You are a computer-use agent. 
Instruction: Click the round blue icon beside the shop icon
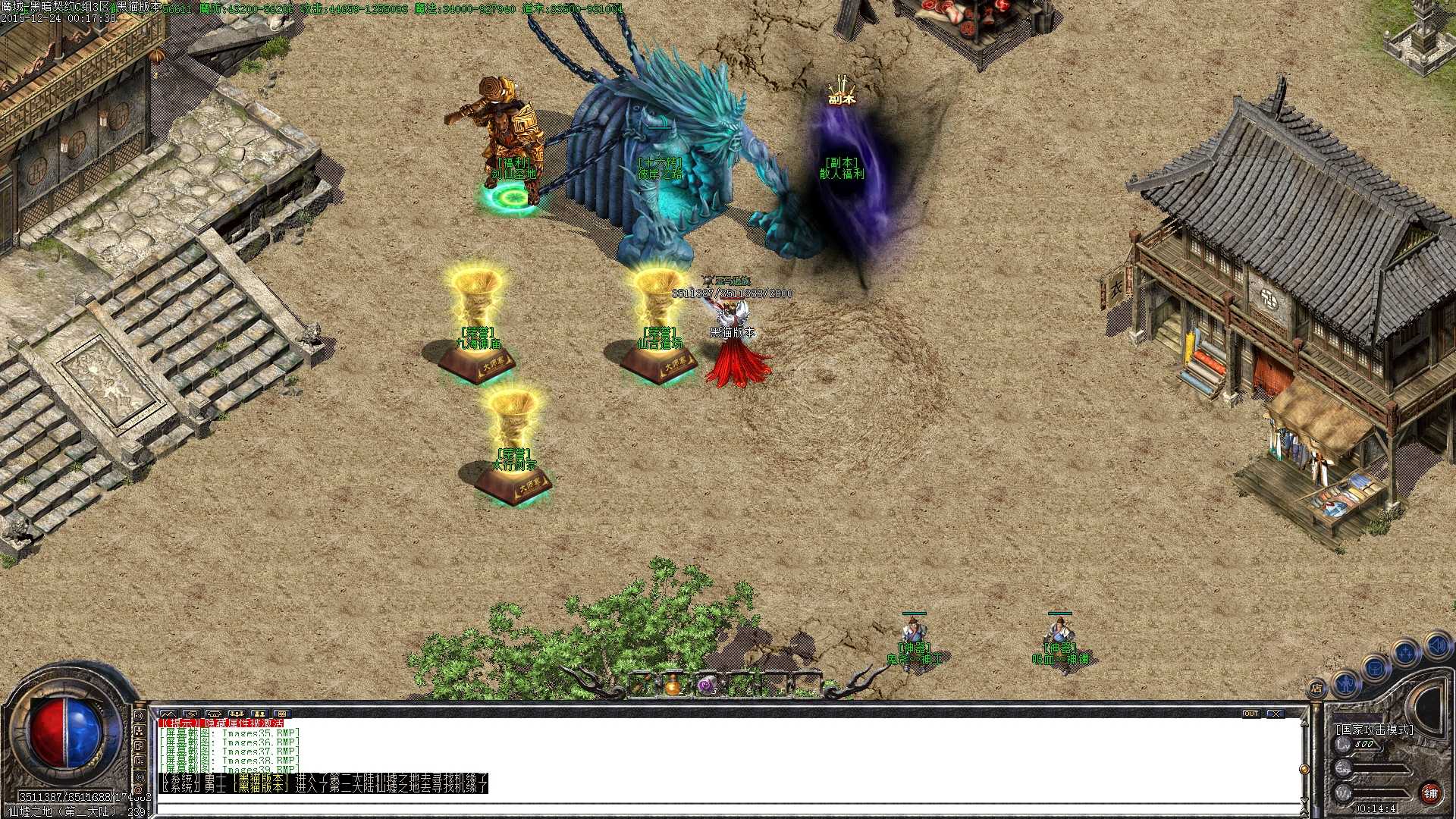tap(1345, 686)
